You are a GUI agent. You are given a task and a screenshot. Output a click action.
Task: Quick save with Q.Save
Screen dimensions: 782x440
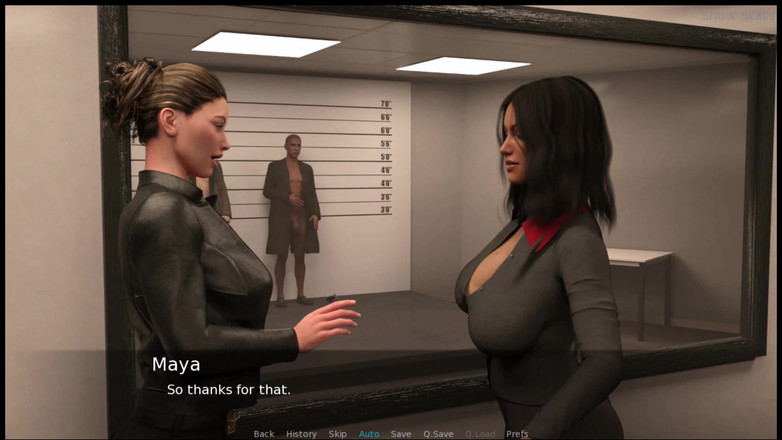point(438,434)
